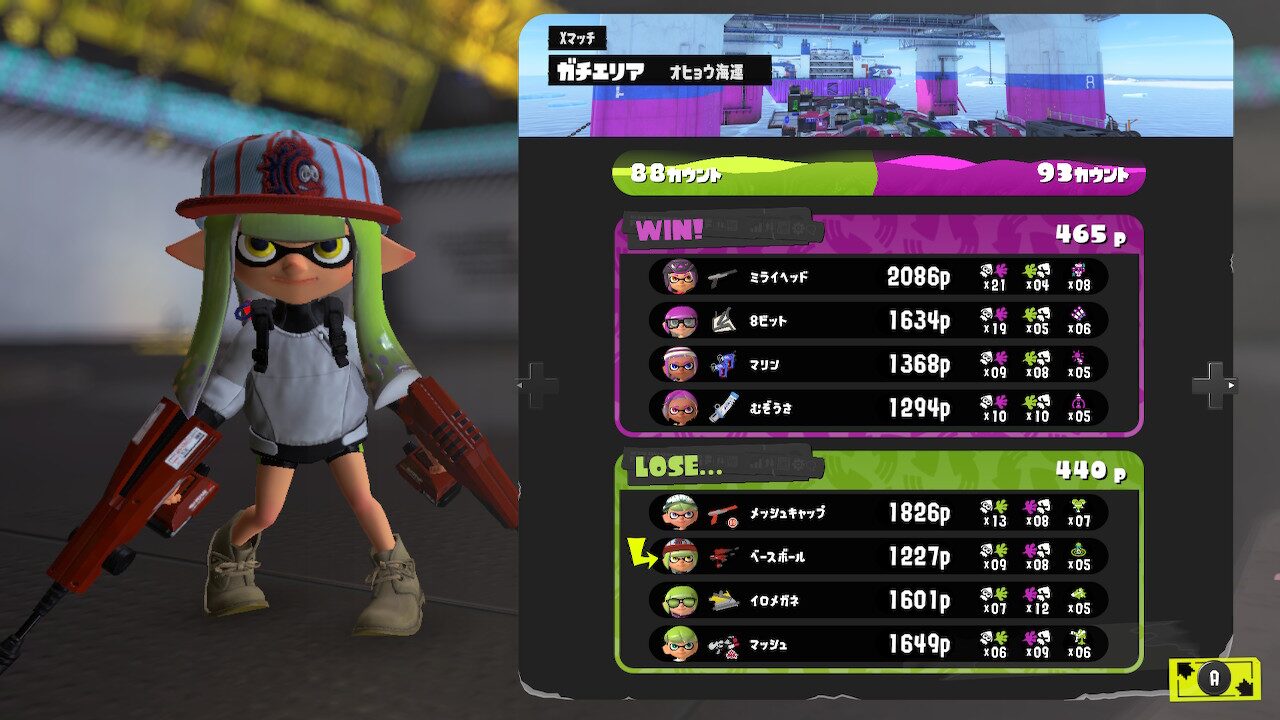Screen dimensions: 1280x720
Task: Choose the イロメガネ player row
Action: click(878, 600)
